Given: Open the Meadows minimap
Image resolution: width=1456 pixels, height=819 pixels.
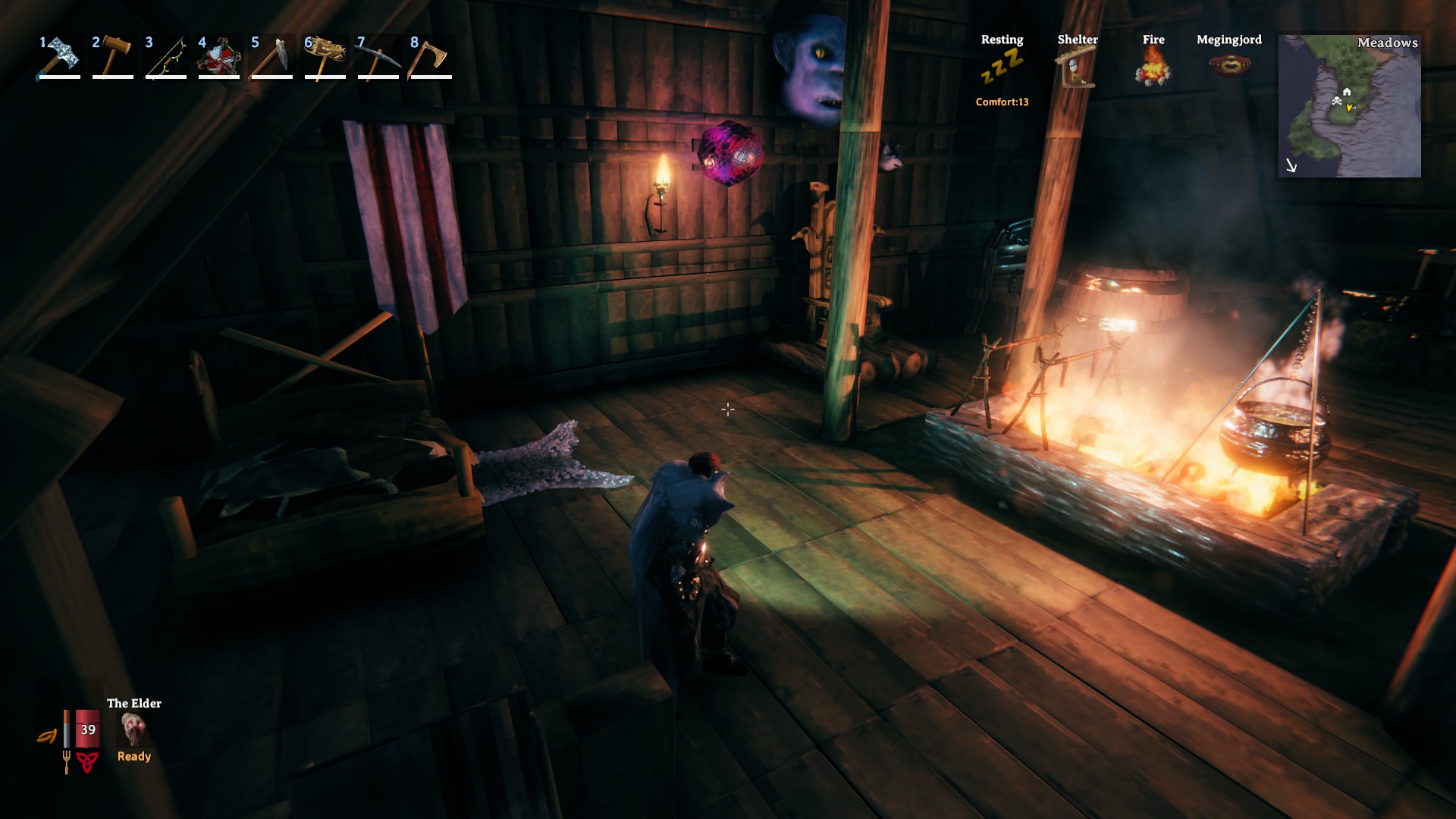Looking at the screenshot, I should pyautogui.click(x=1349, y=106).
